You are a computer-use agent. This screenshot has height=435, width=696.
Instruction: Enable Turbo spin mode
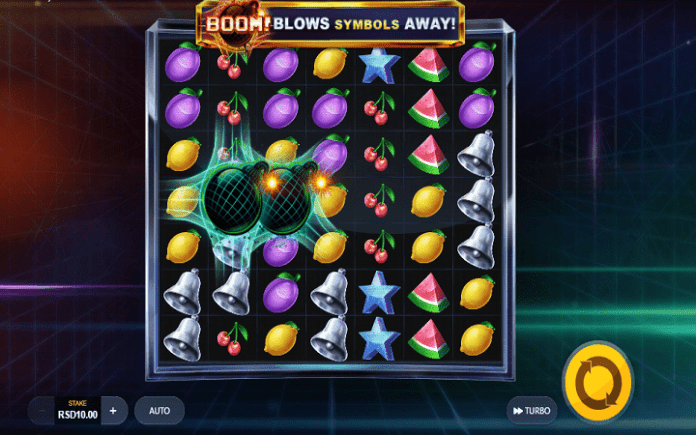click(x=530, y=411)
